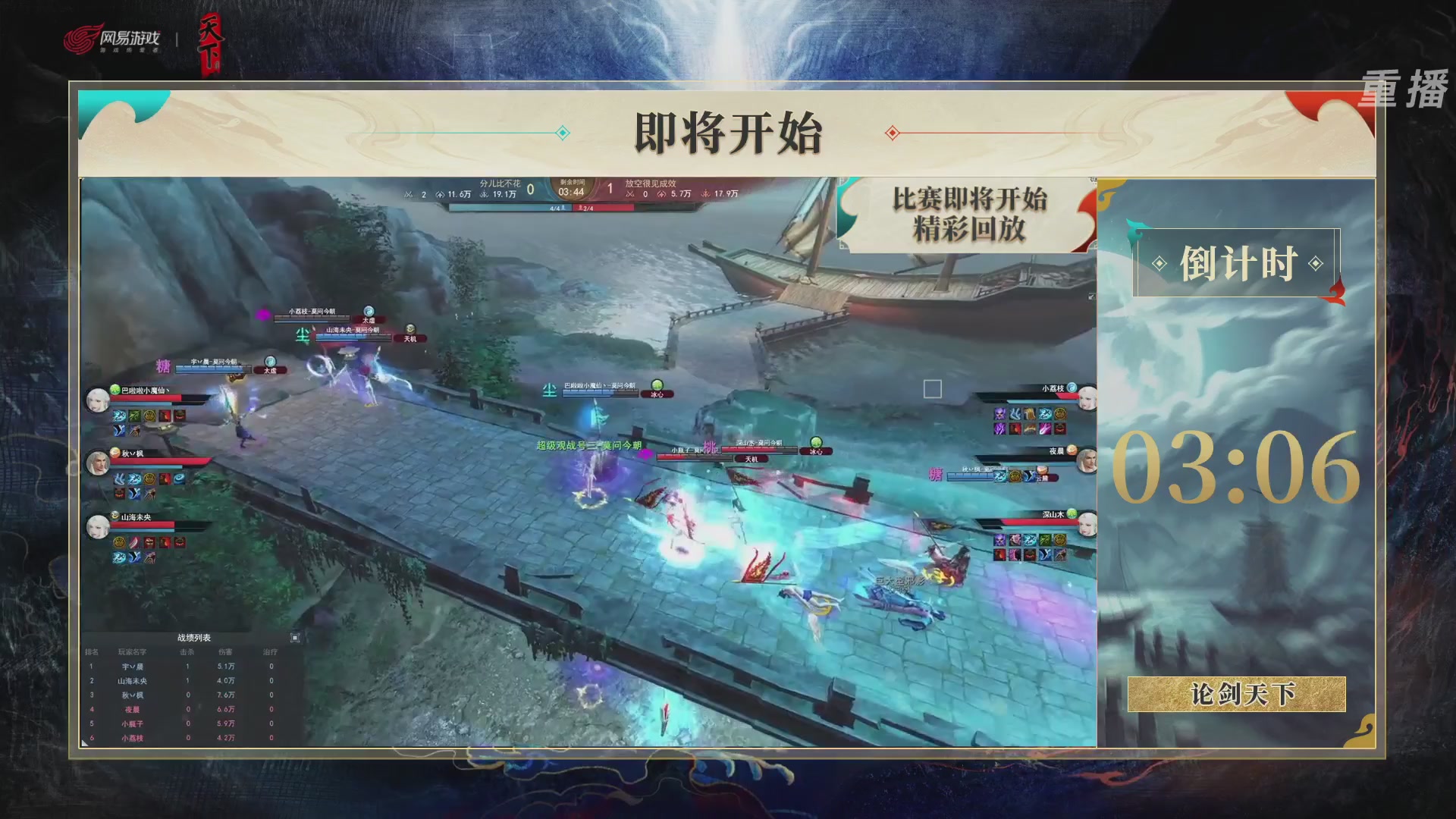The width and height of the screenshot is (1456, 819).
Task: Click a skill icon beneath 深山木's nameplate
Action: click(1000, 539)
